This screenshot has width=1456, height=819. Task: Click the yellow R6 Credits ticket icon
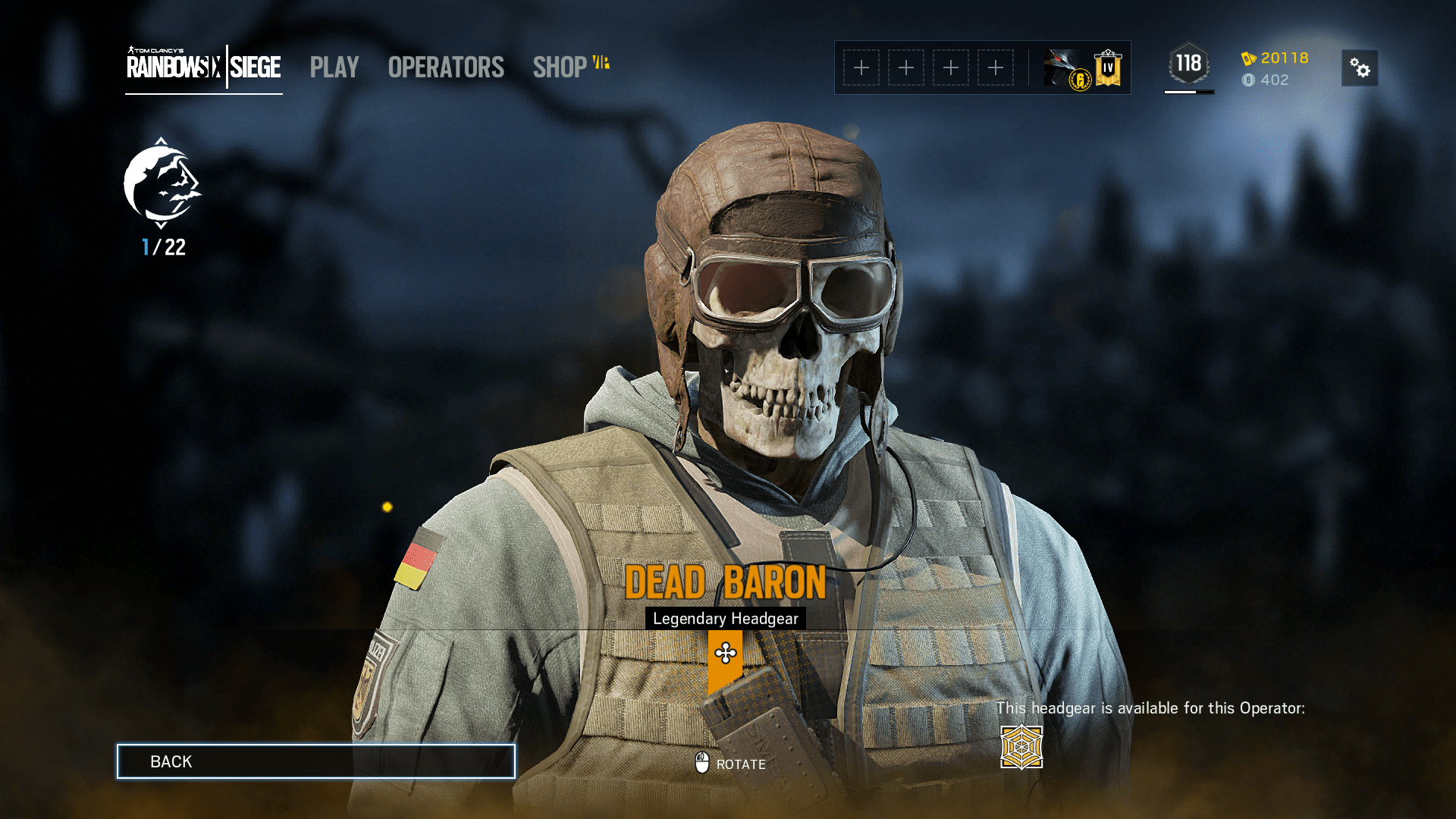click(1248, 58)
